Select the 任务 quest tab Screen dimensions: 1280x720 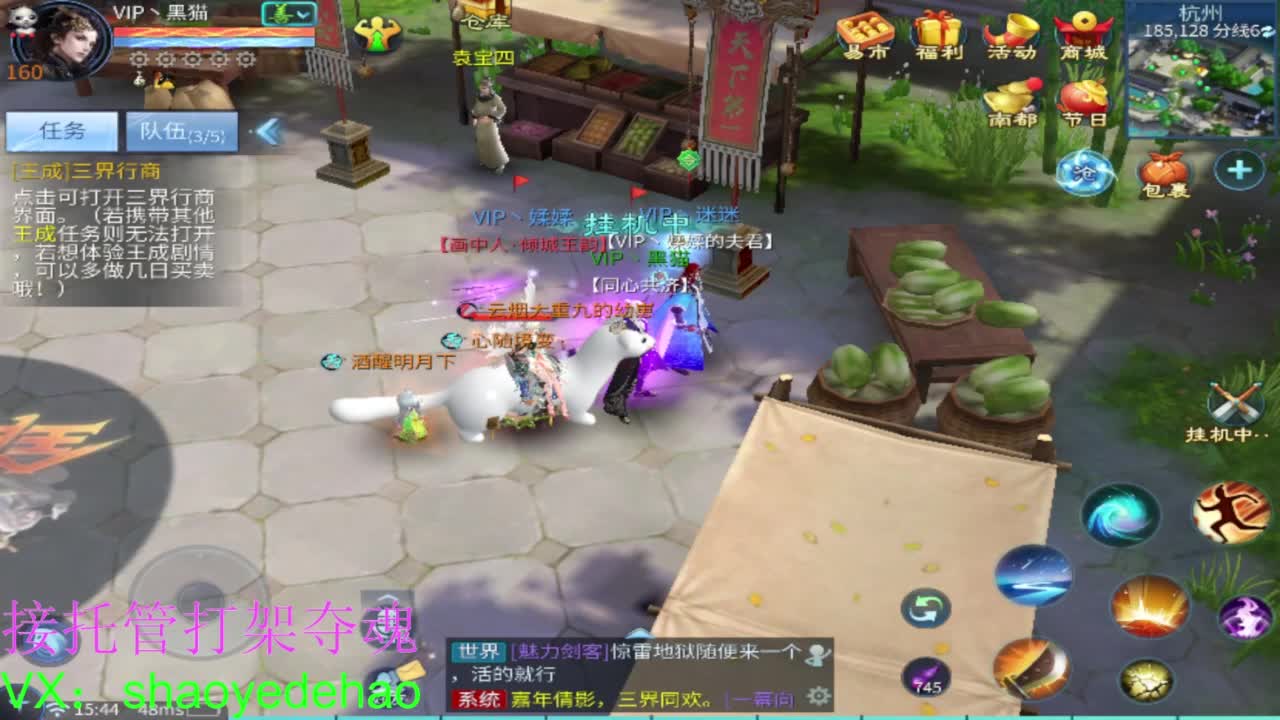click(x=60, y=130)
